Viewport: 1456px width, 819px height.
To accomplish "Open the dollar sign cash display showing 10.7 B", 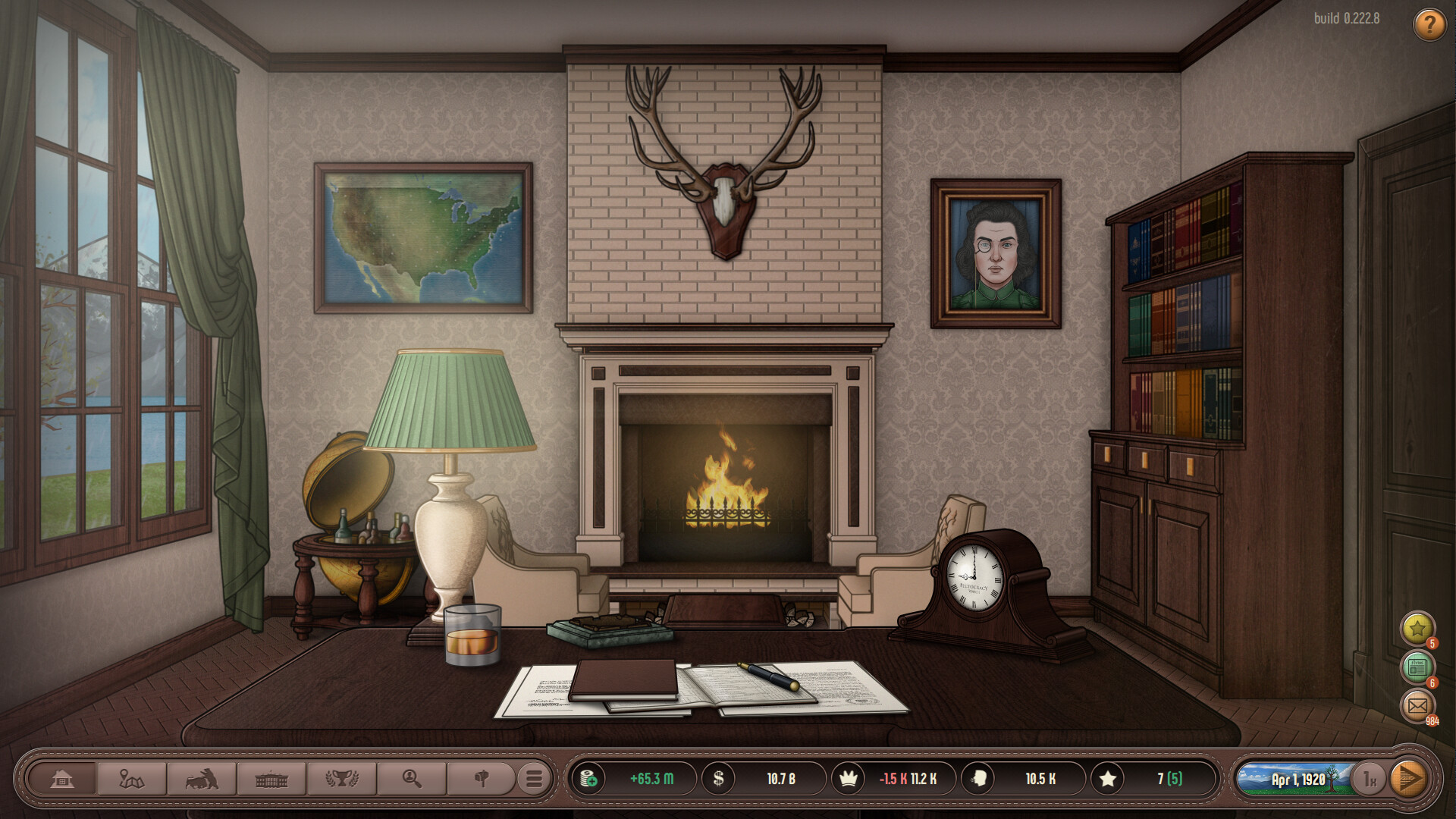I will (747, 778).
